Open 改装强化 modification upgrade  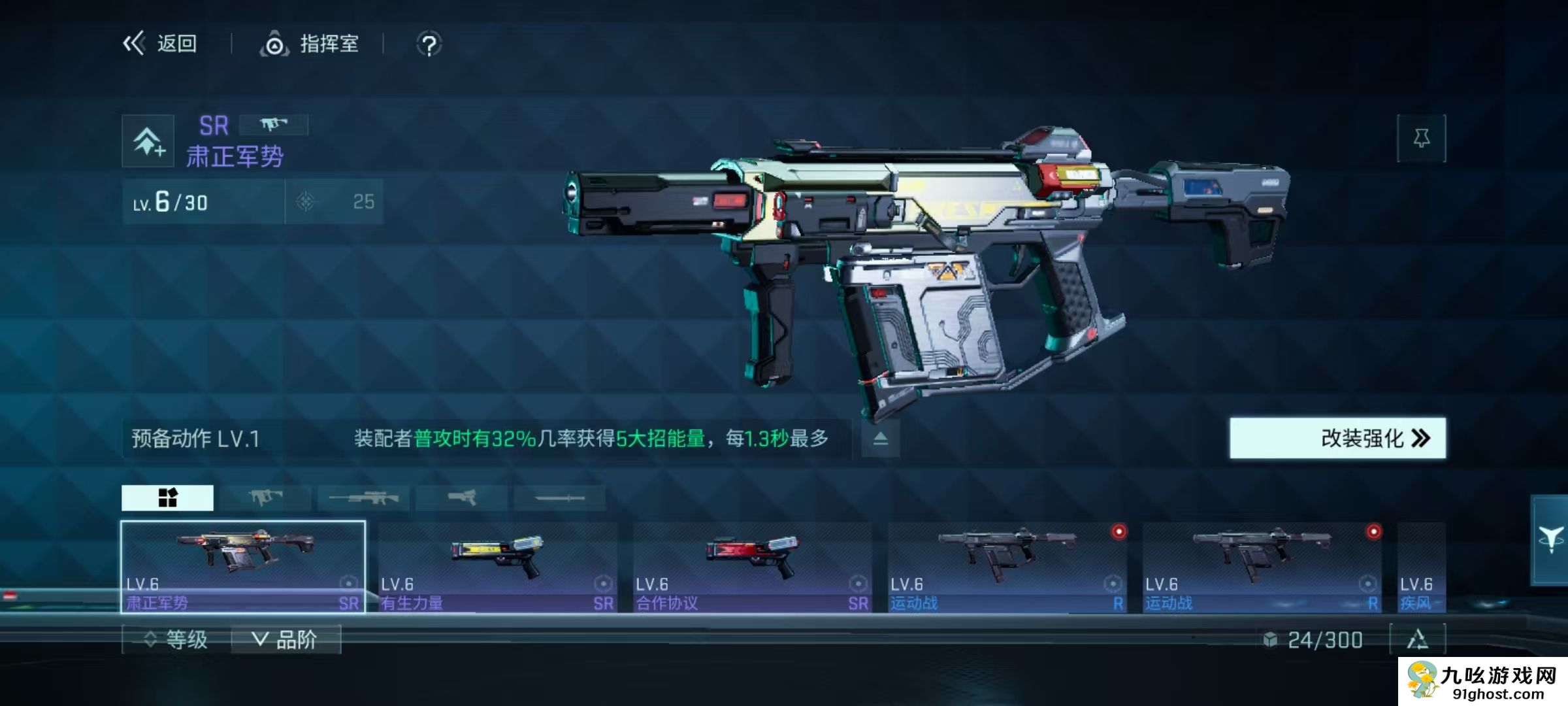pos(1337,438)
